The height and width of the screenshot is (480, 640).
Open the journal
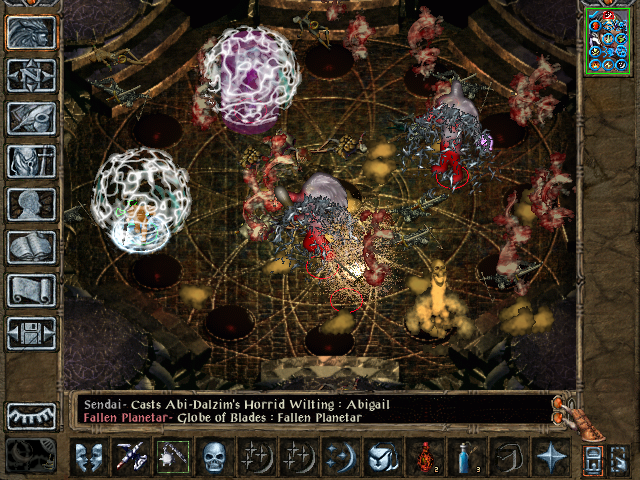click(31, 118)
